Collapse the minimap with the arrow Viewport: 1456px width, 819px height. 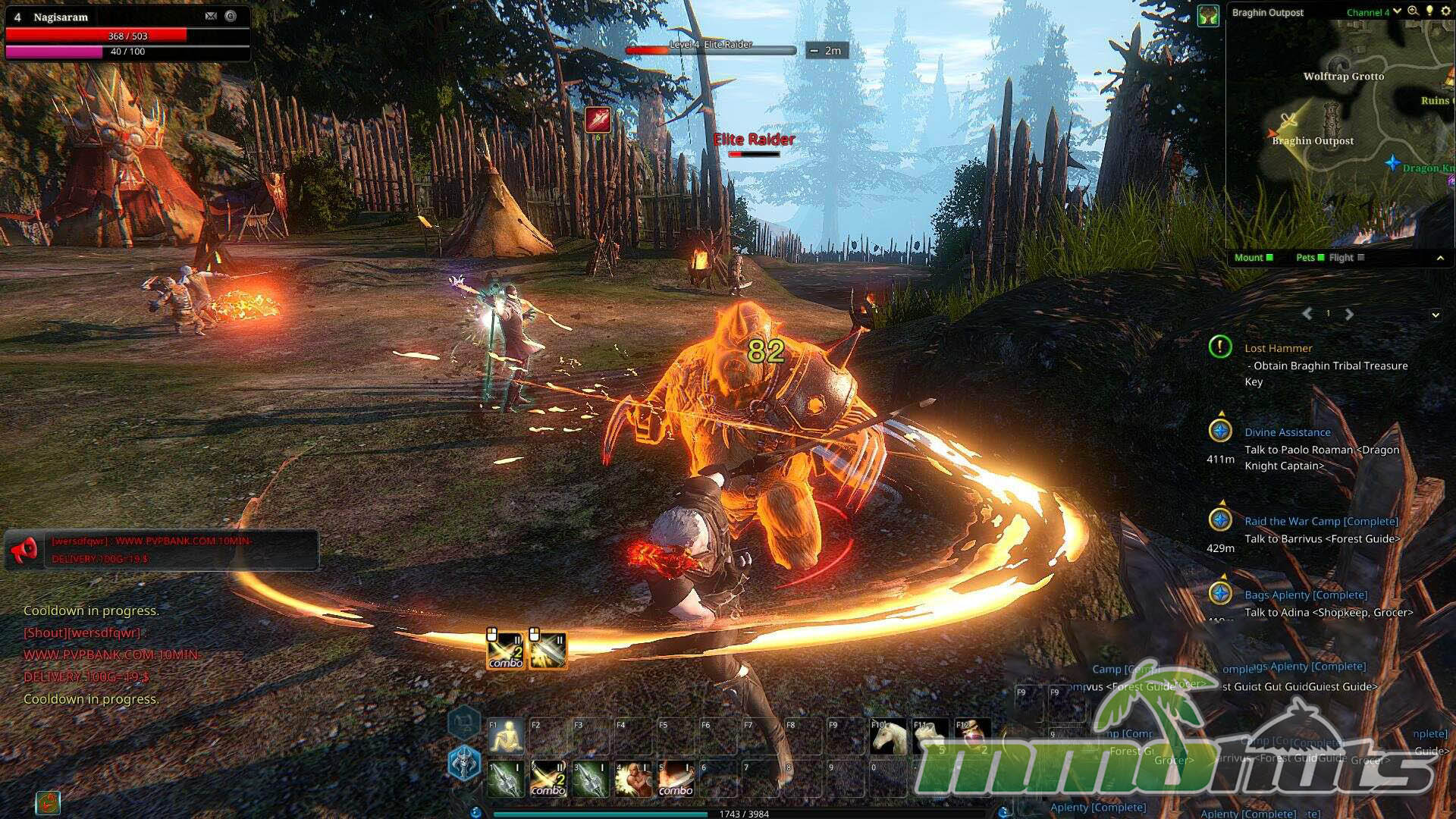coord(1440,259)
